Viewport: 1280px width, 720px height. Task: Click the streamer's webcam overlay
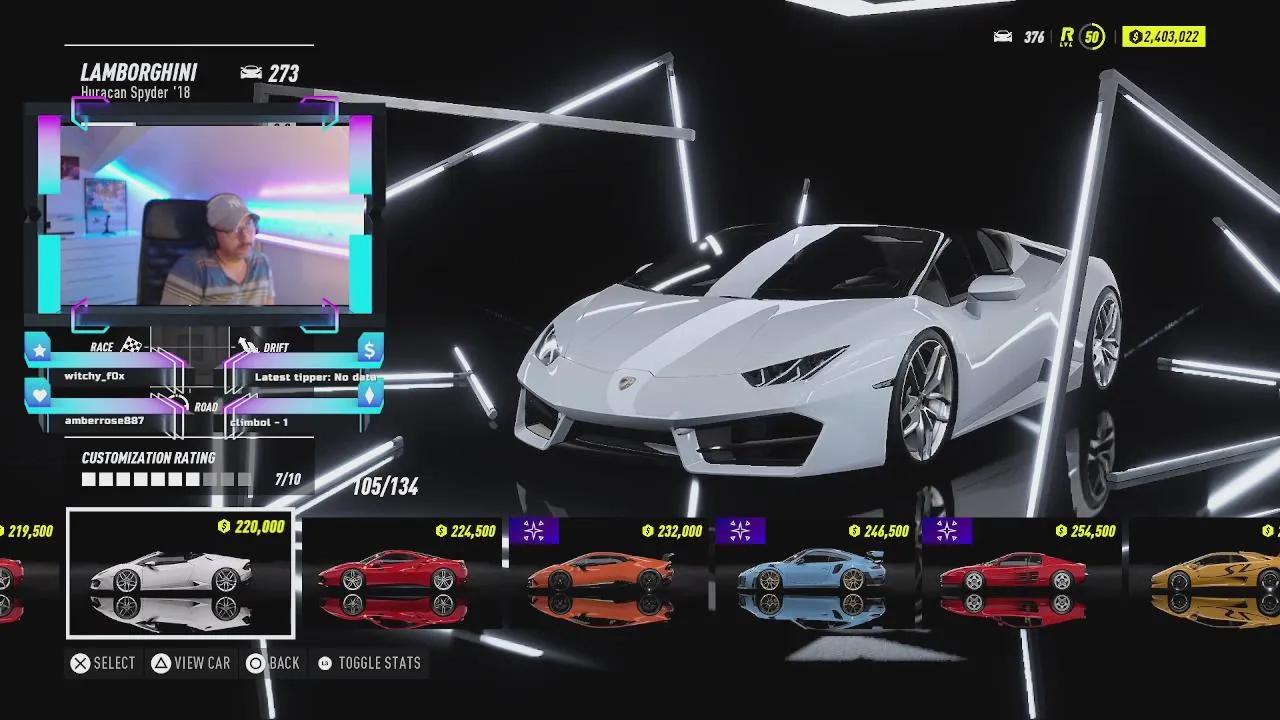(x=205, y=215)
